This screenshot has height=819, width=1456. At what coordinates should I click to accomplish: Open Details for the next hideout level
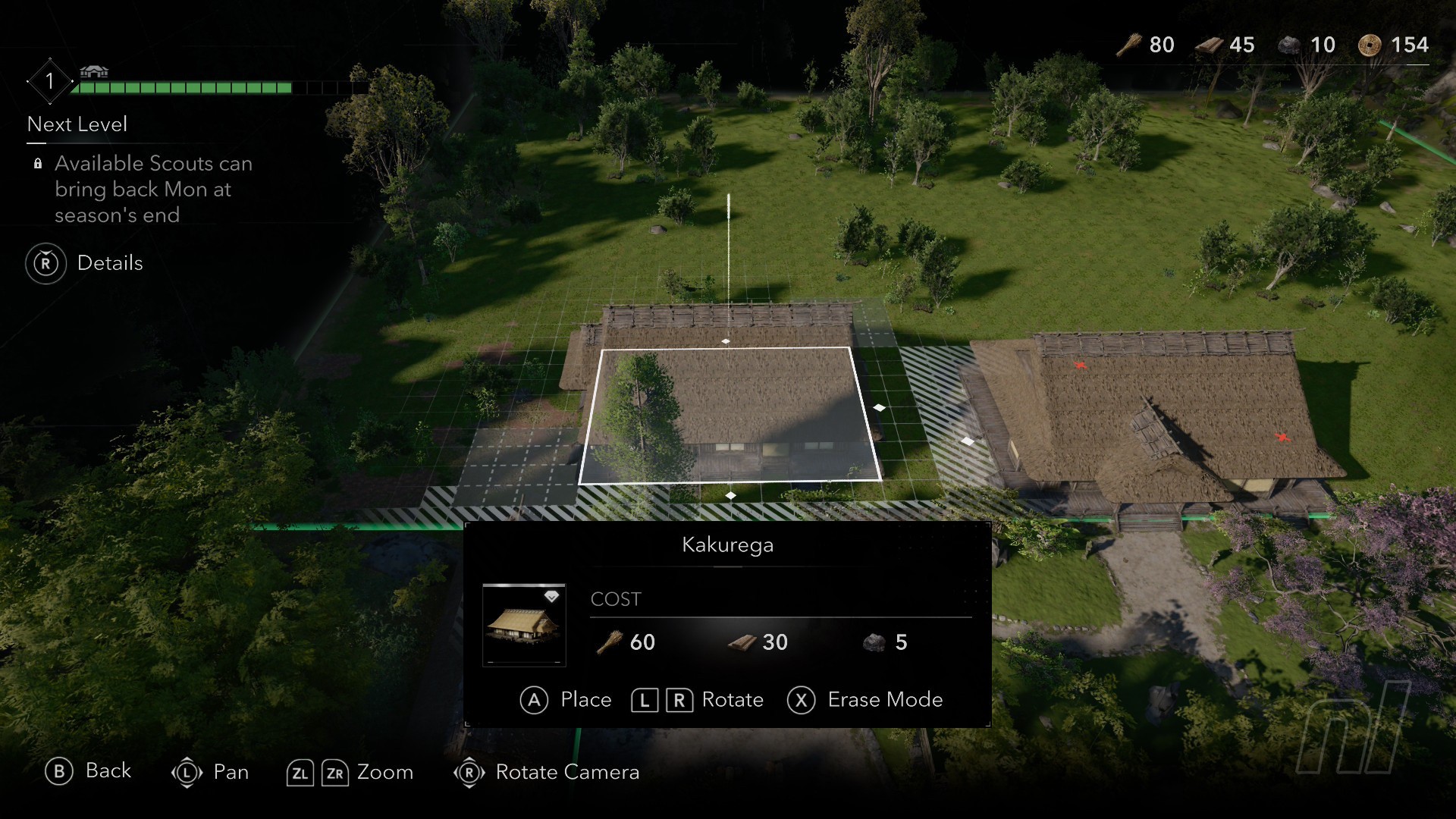tap(110, 263)
